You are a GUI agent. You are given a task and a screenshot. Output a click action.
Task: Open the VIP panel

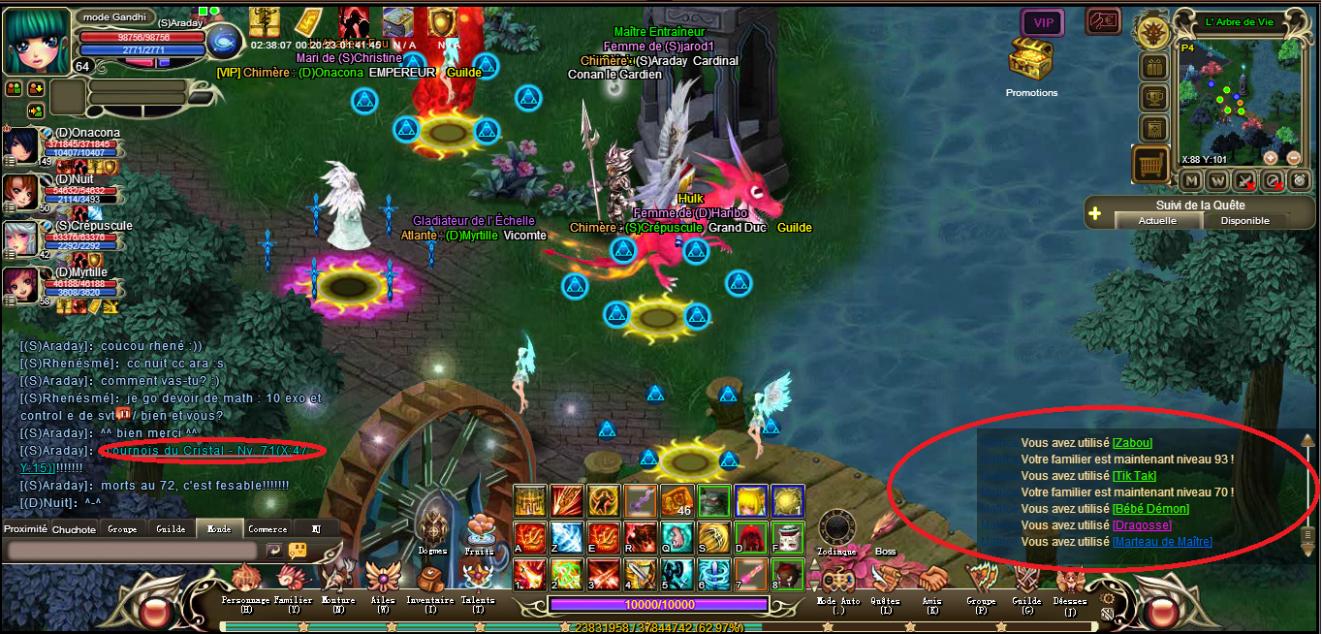(1042, 22)
